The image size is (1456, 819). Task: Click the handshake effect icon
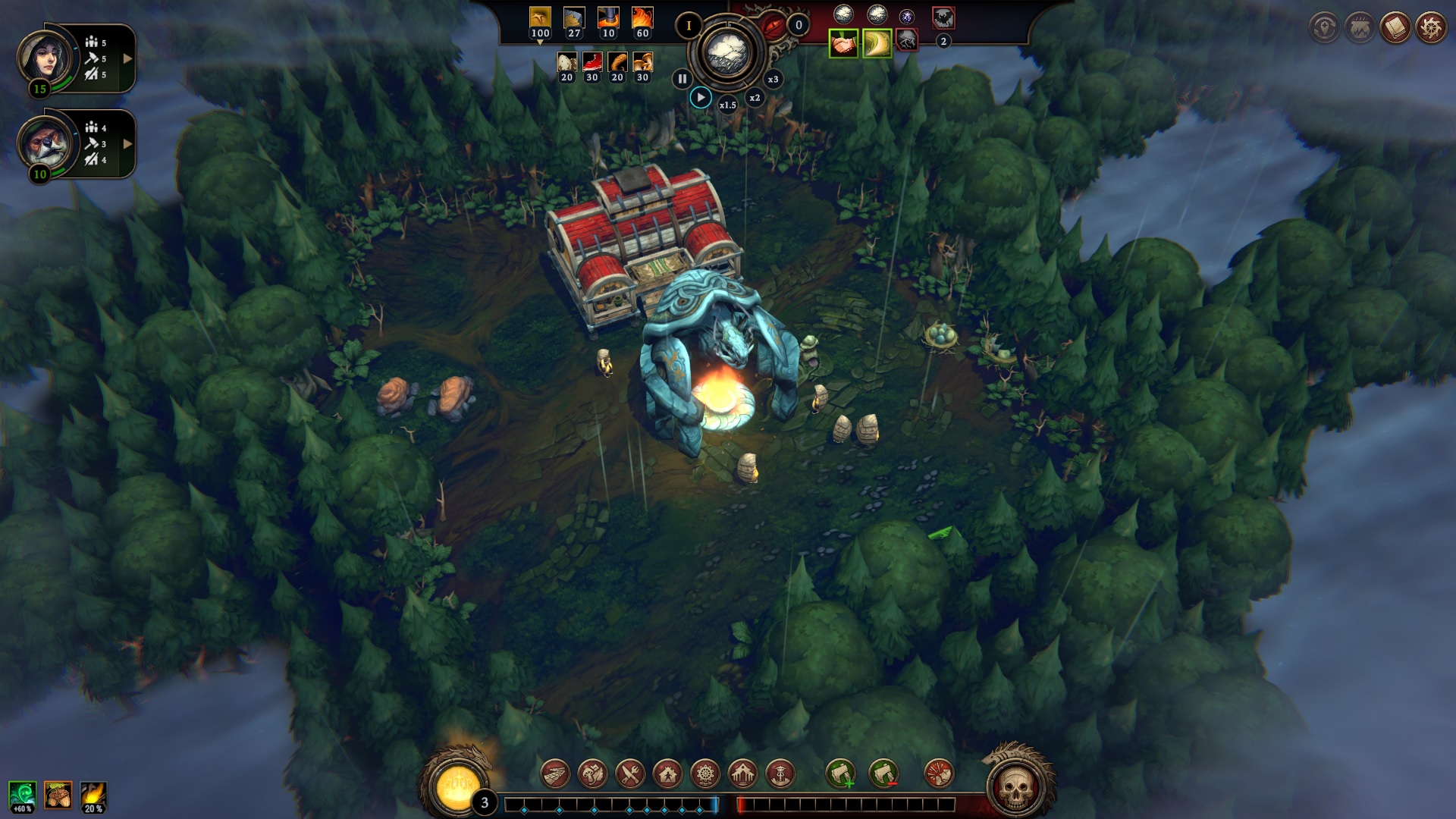coord(843,44)
